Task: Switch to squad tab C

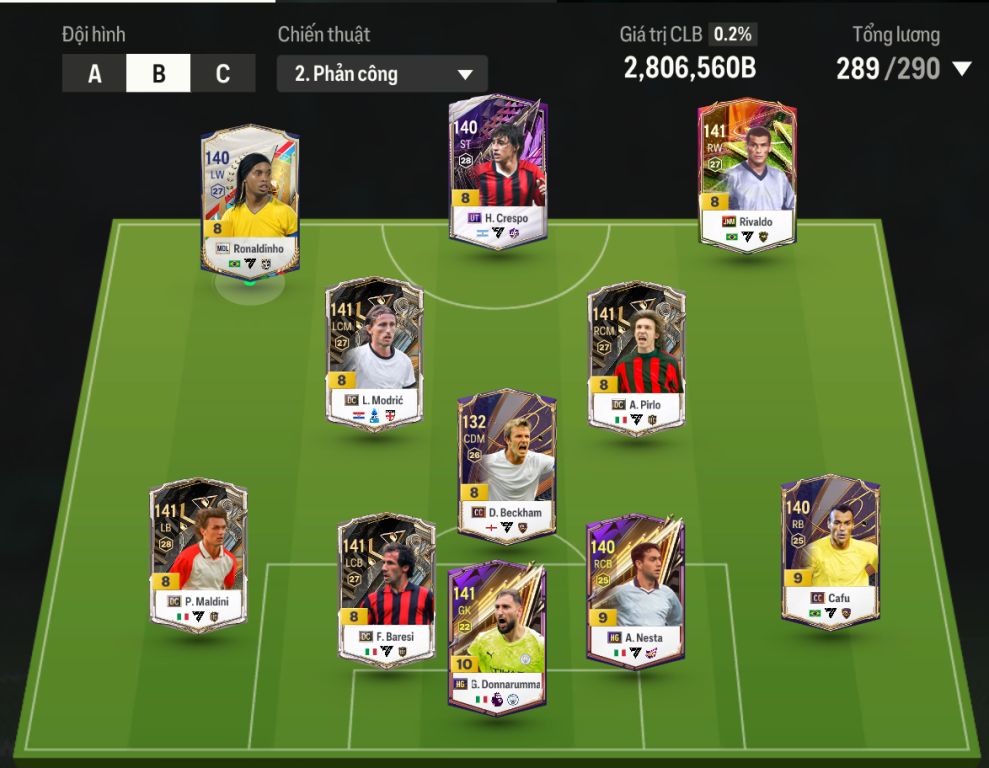Action: [222, 74]
